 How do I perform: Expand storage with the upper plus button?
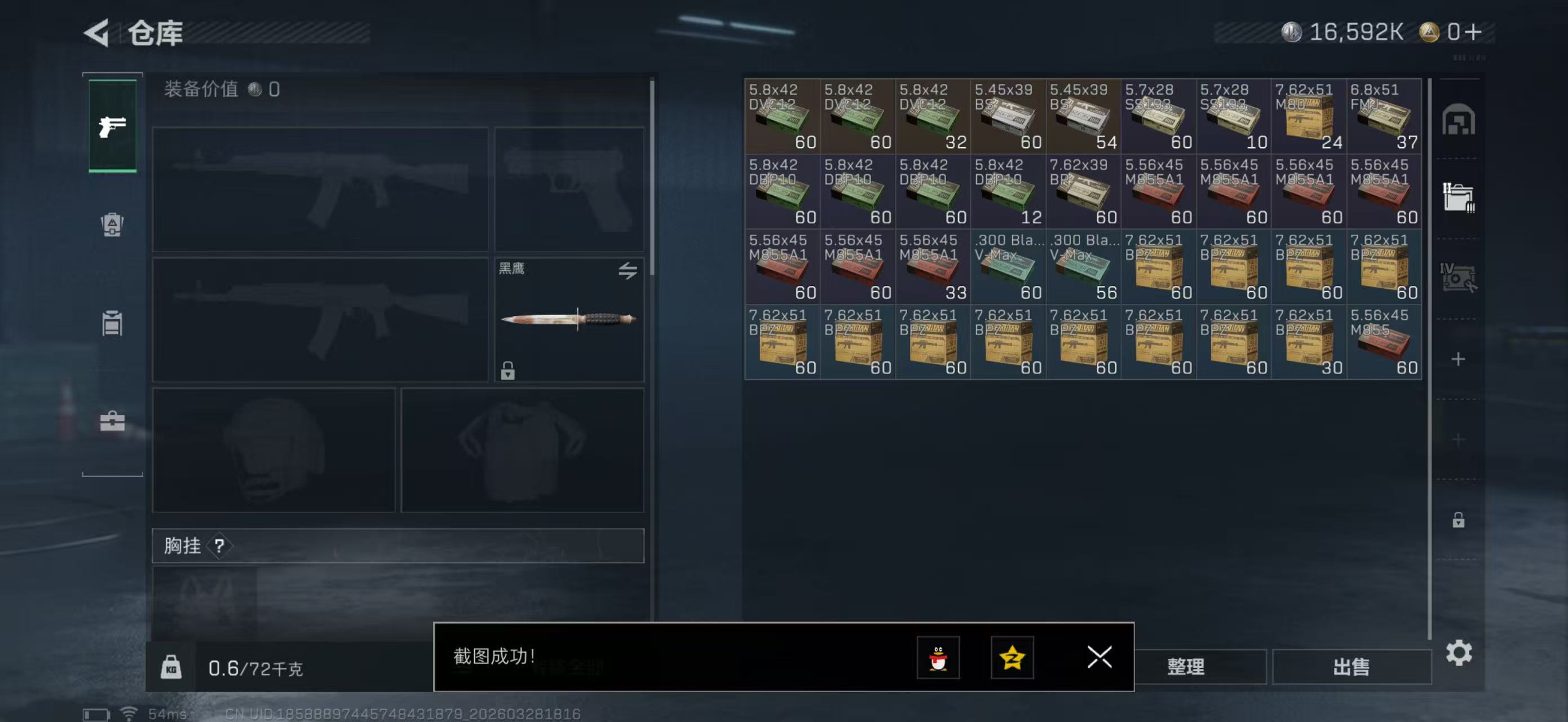tap(1457, 359)
